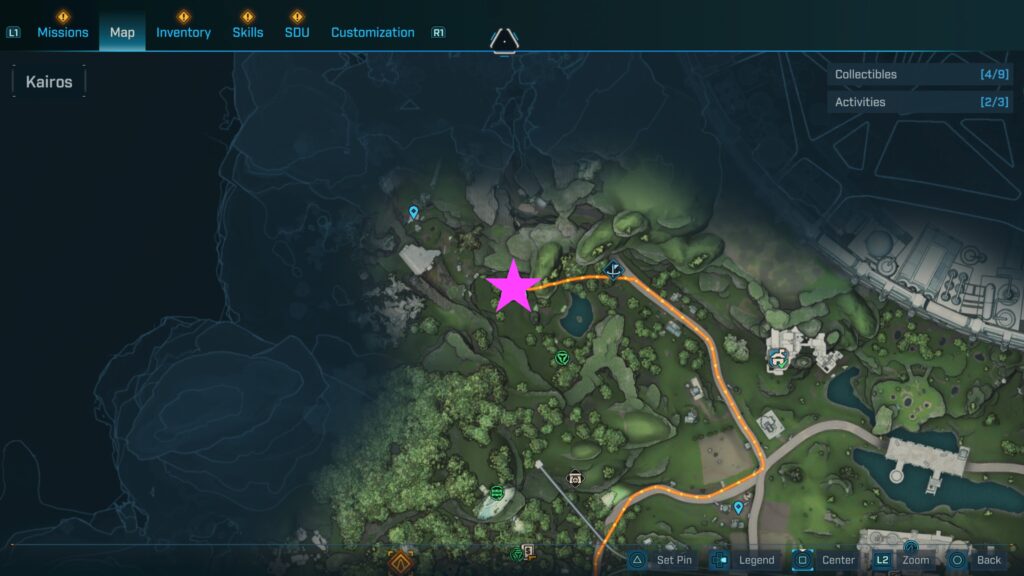Select the green triangle marker by the pond
1024x576 pixels.
click(562, 357)
